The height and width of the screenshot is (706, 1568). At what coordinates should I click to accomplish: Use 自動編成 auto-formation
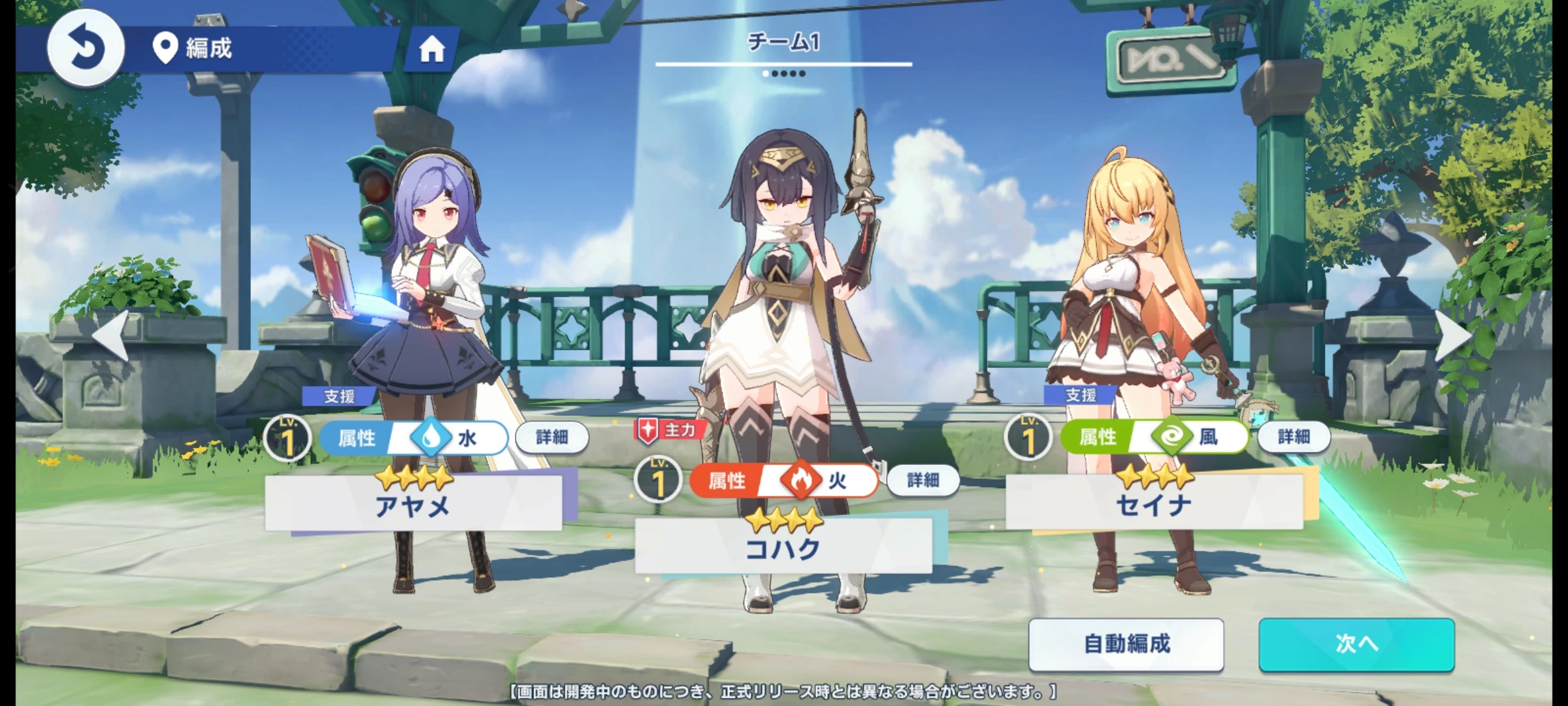click(1126, 645)
